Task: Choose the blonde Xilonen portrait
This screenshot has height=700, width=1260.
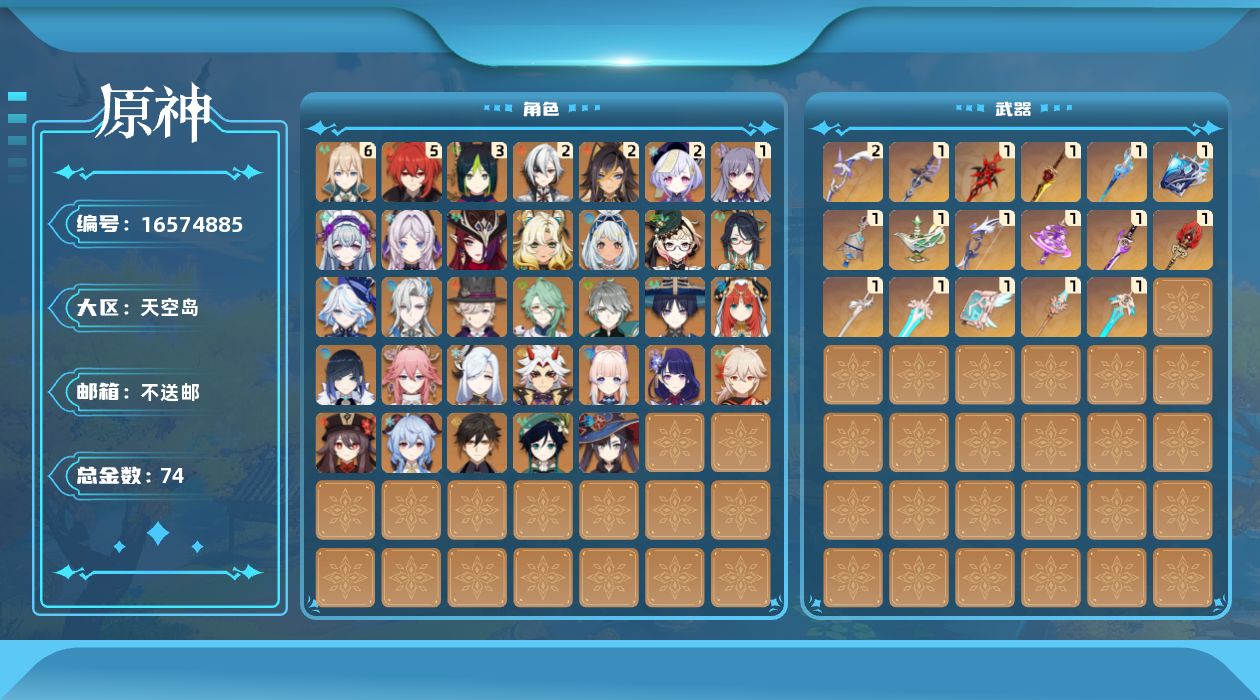Action: coord(544,240)
